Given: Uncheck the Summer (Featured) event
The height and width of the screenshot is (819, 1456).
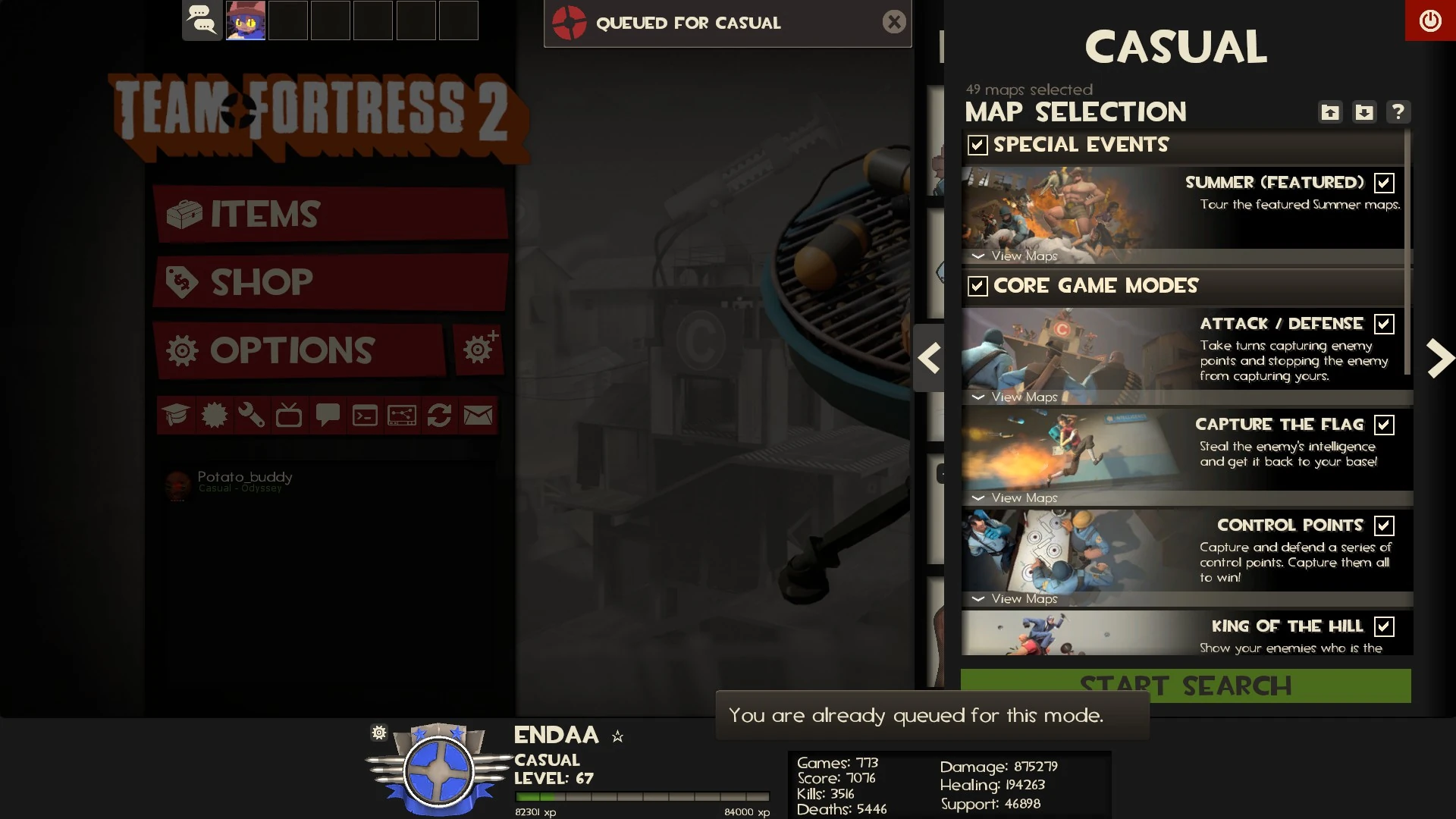Looking at the screenshot, I should (1385, 182).
